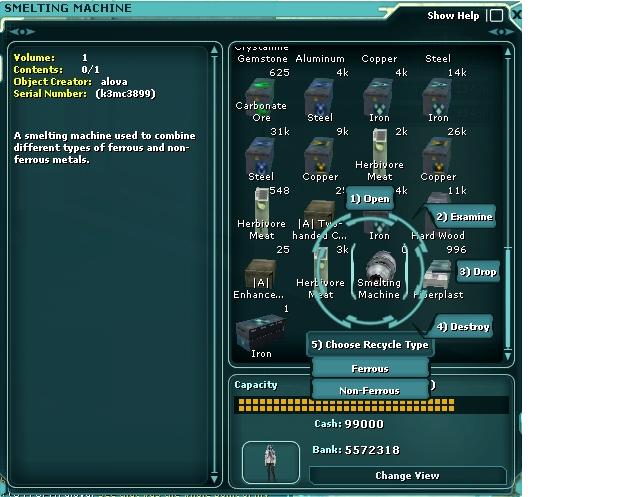Toggle the Show Help checkbox
This screenshot has width=640, height=497.
(x=495, y=16)
